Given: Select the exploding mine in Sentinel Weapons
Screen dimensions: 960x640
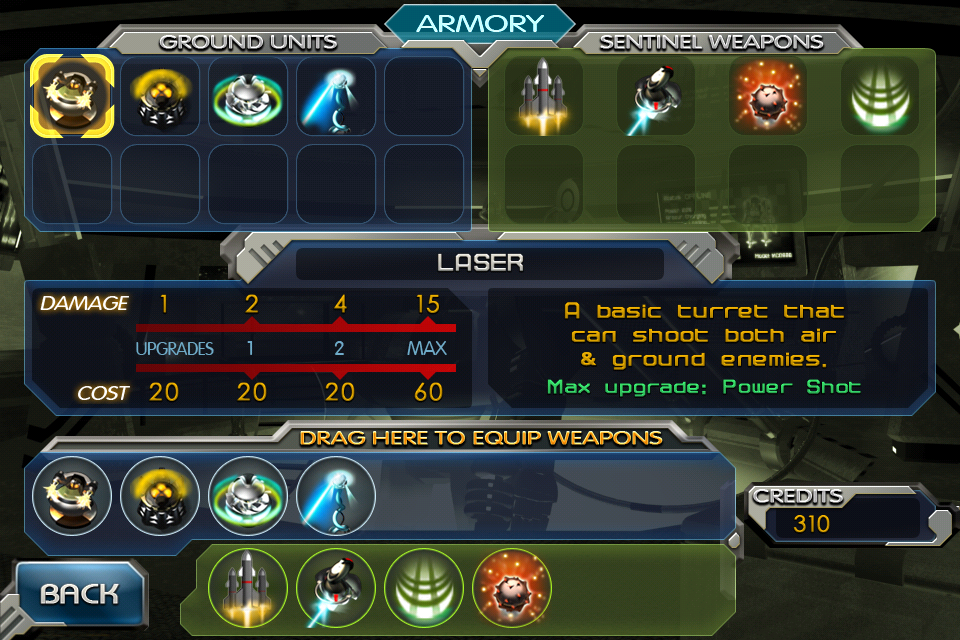Looking at the screenshot, I should click(768, 96).
